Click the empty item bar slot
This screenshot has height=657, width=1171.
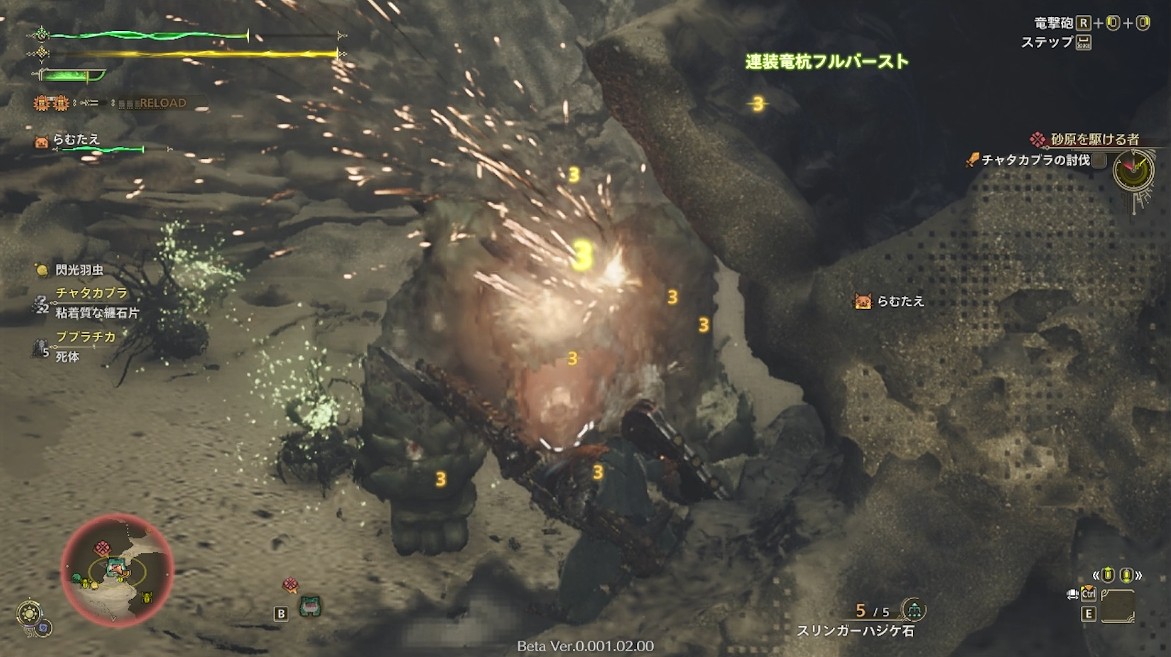1118,607
